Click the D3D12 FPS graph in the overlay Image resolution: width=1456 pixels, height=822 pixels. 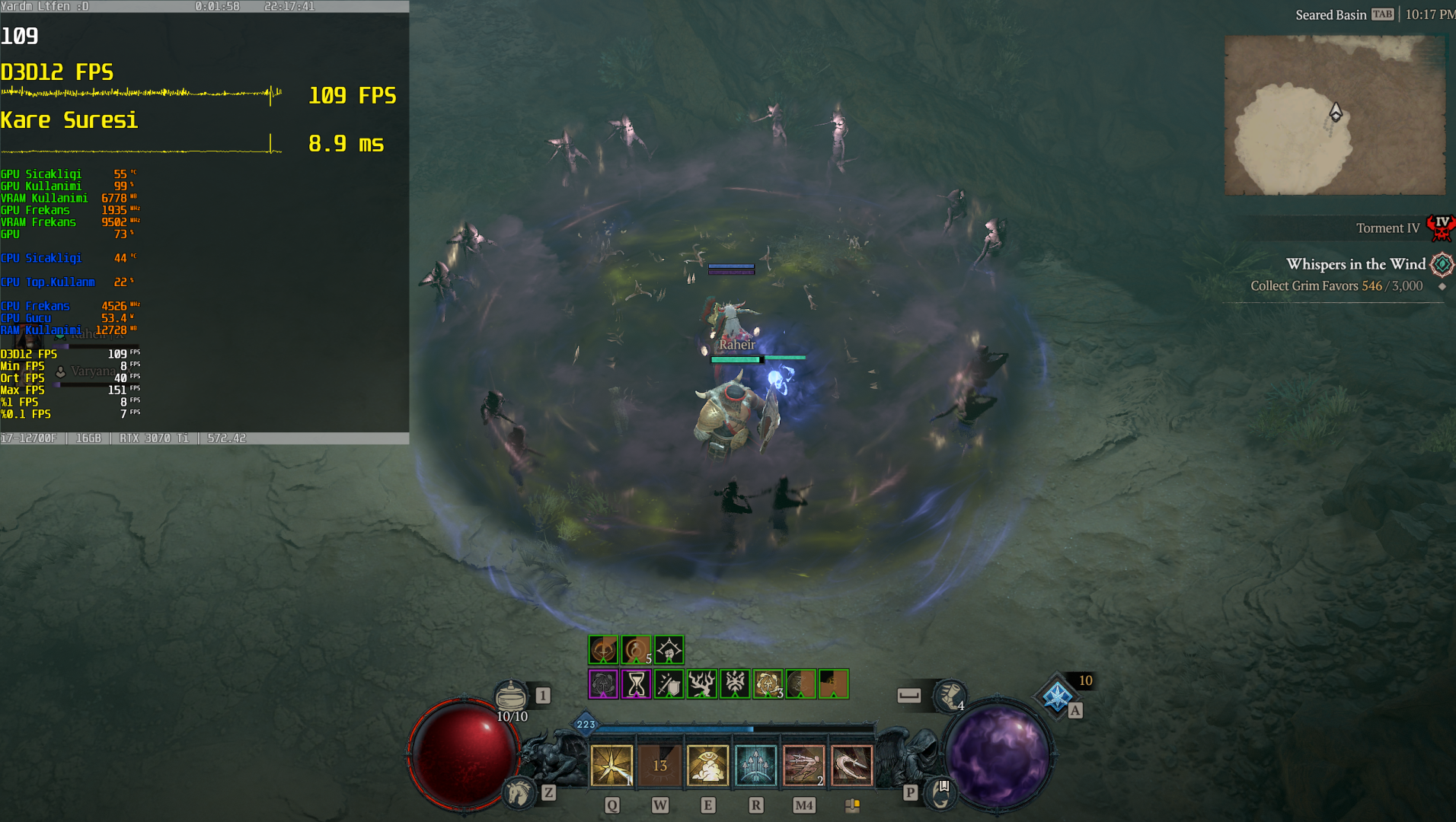(x=142, y=94)
